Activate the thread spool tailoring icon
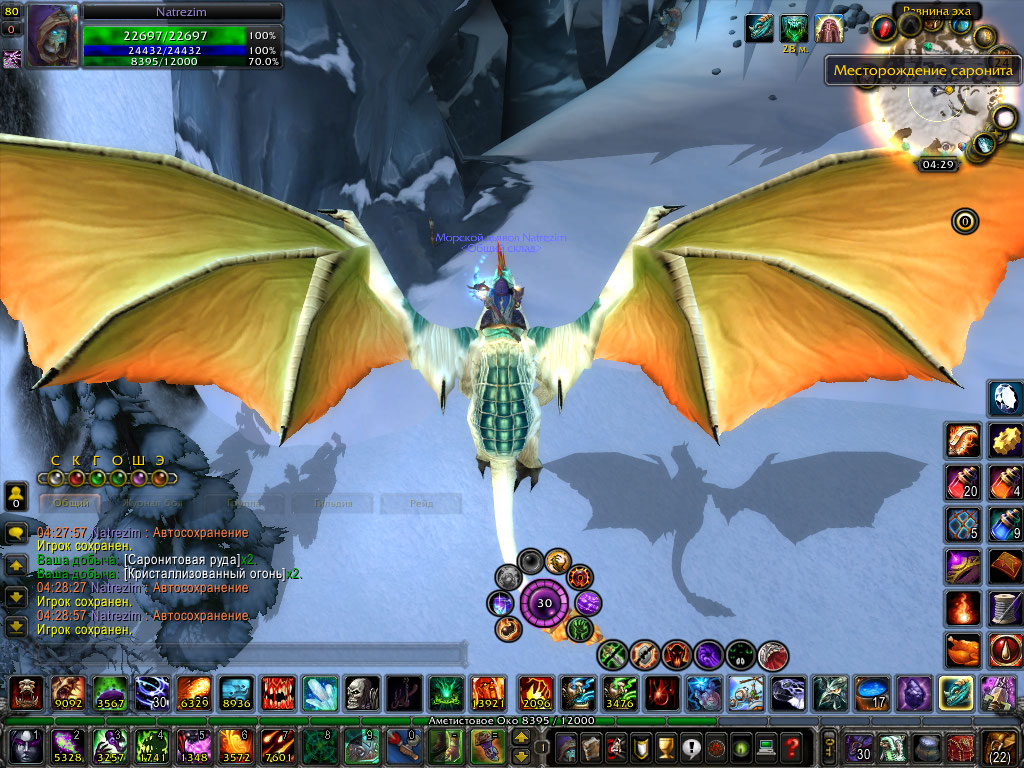 point(1005,607)
